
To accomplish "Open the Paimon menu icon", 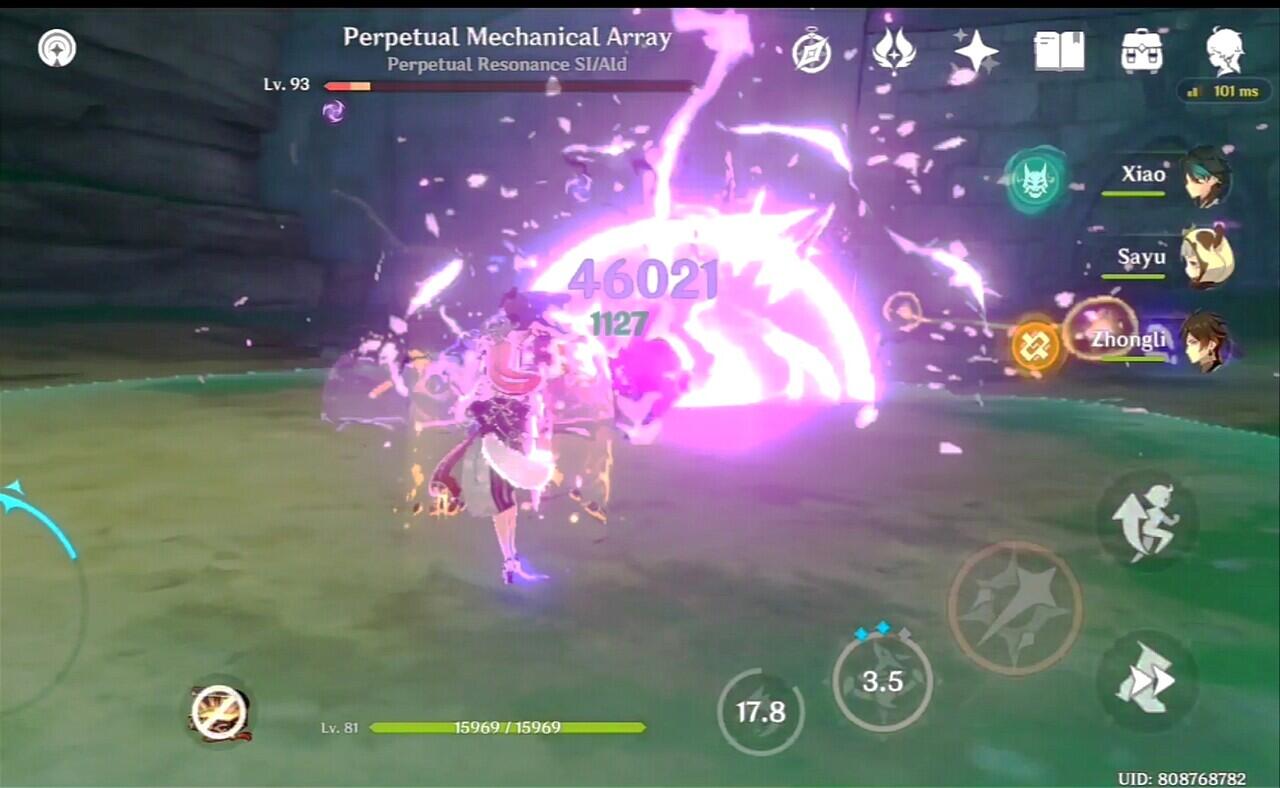I will (x=57, y=48).
